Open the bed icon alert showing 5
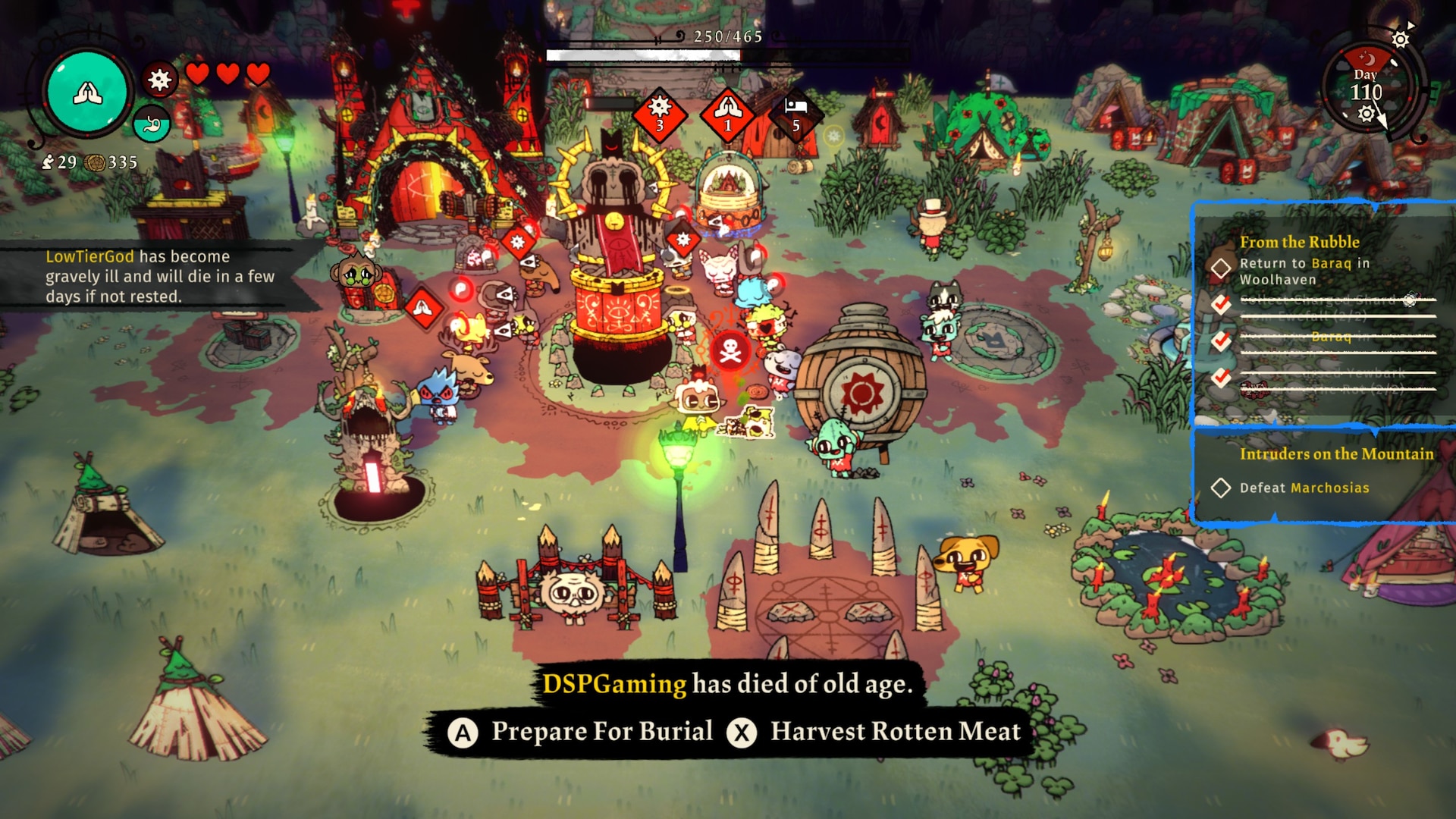The height and width of the screenshot is (819, 1456). (x=795, y=115)
